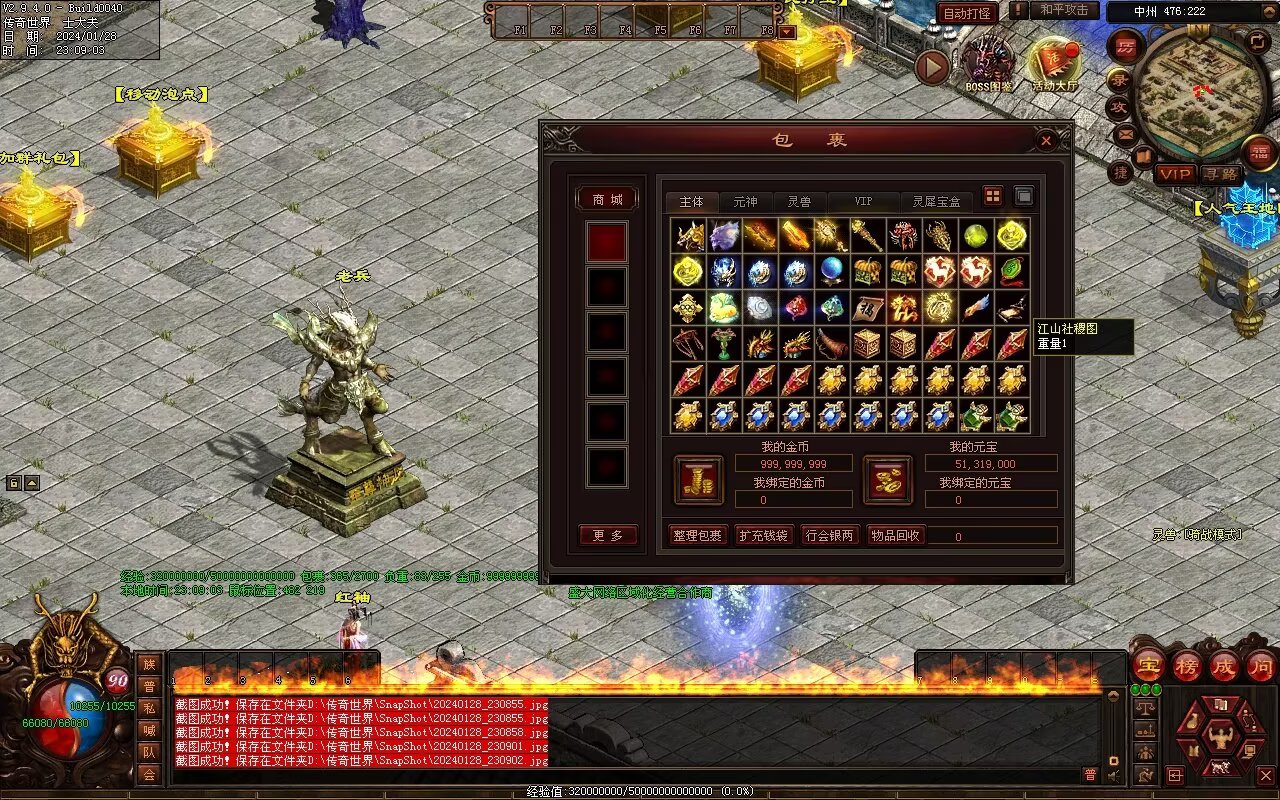The width and height of the screenshot is (1280, 800).
Task: Click the 更多 button
Action: (607, 535)
